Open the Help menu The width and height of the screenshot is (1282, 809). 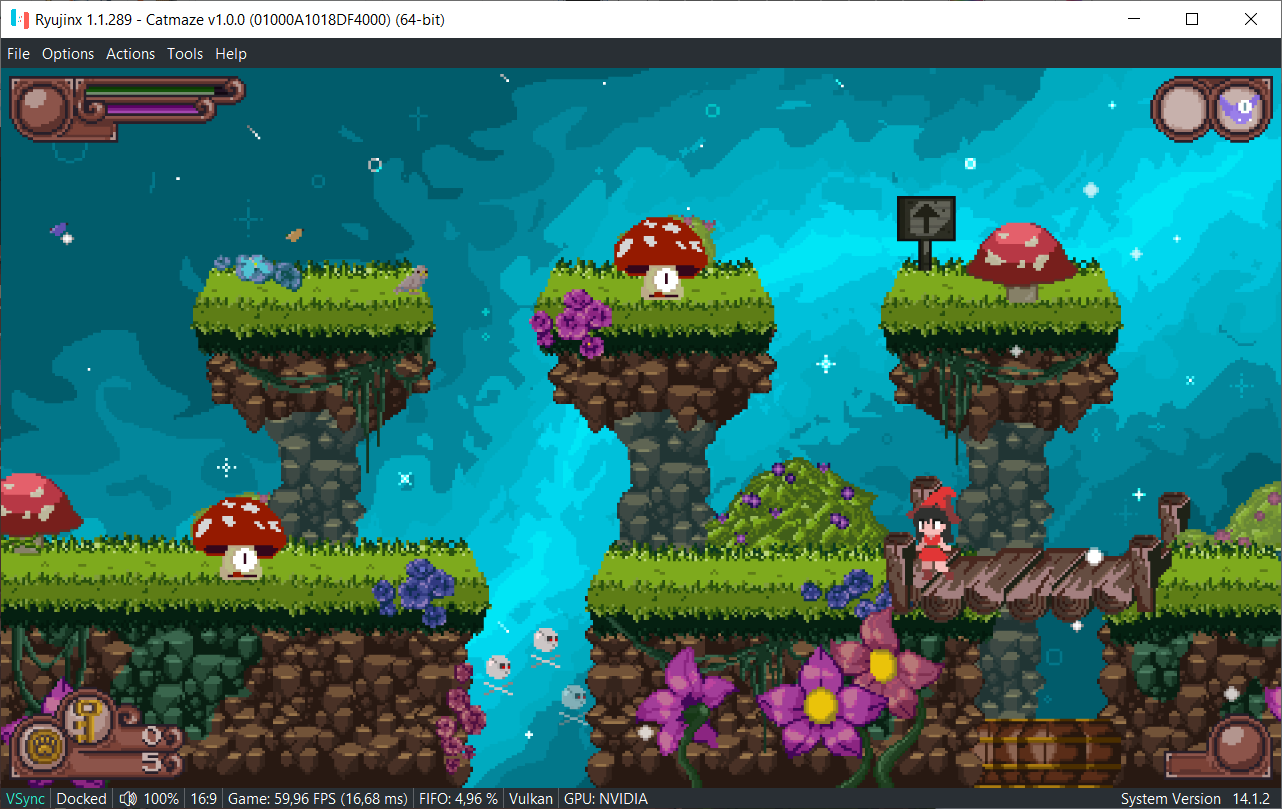click(x=231, y=53)
